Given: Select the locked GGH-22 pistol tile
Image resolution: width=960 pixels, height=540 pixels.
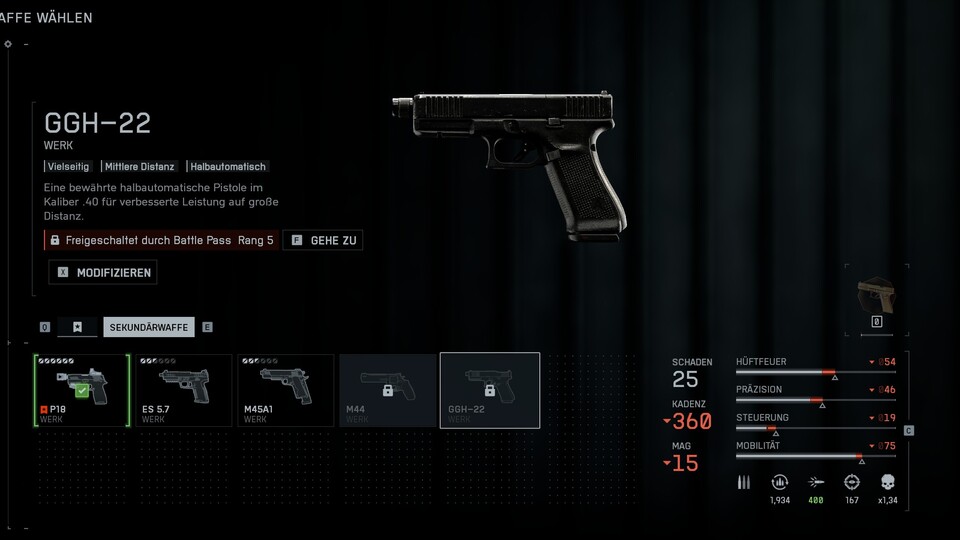Looking at the screenshot, I should [x=490, y=390].
